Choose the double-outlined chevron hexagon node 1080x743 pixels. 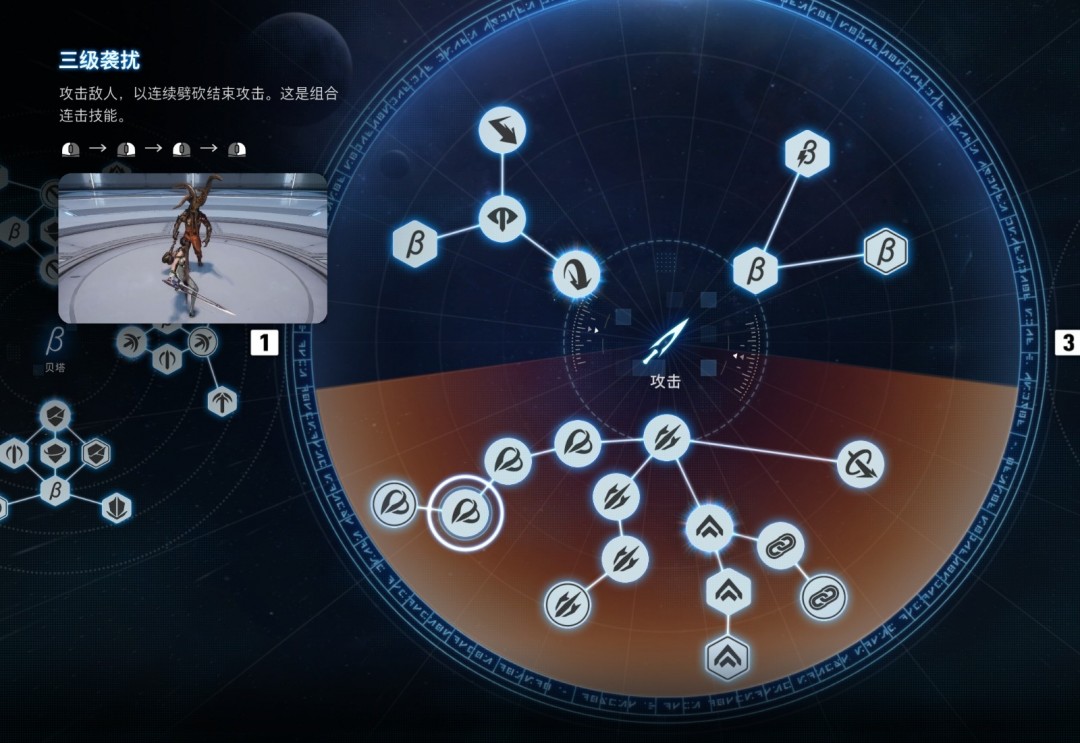coord(727,657)
